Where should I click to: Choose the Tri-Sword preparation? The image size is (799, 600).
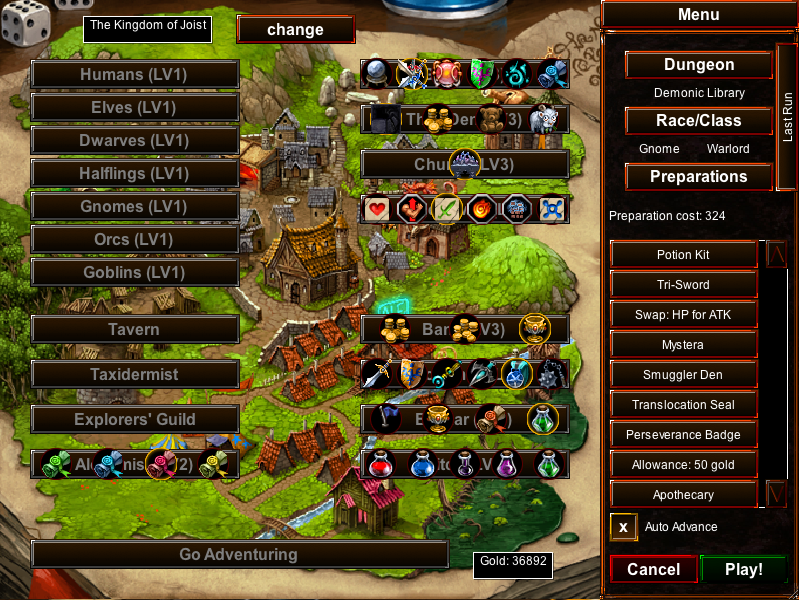[683, 285]
